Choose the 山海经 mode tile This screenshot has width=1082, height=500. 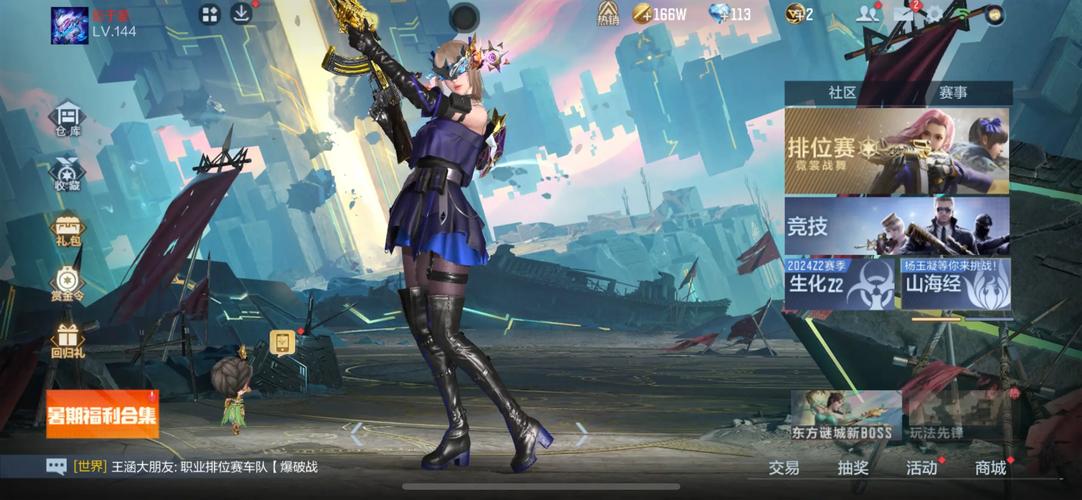pyautogui.click(x=957, y=285)
